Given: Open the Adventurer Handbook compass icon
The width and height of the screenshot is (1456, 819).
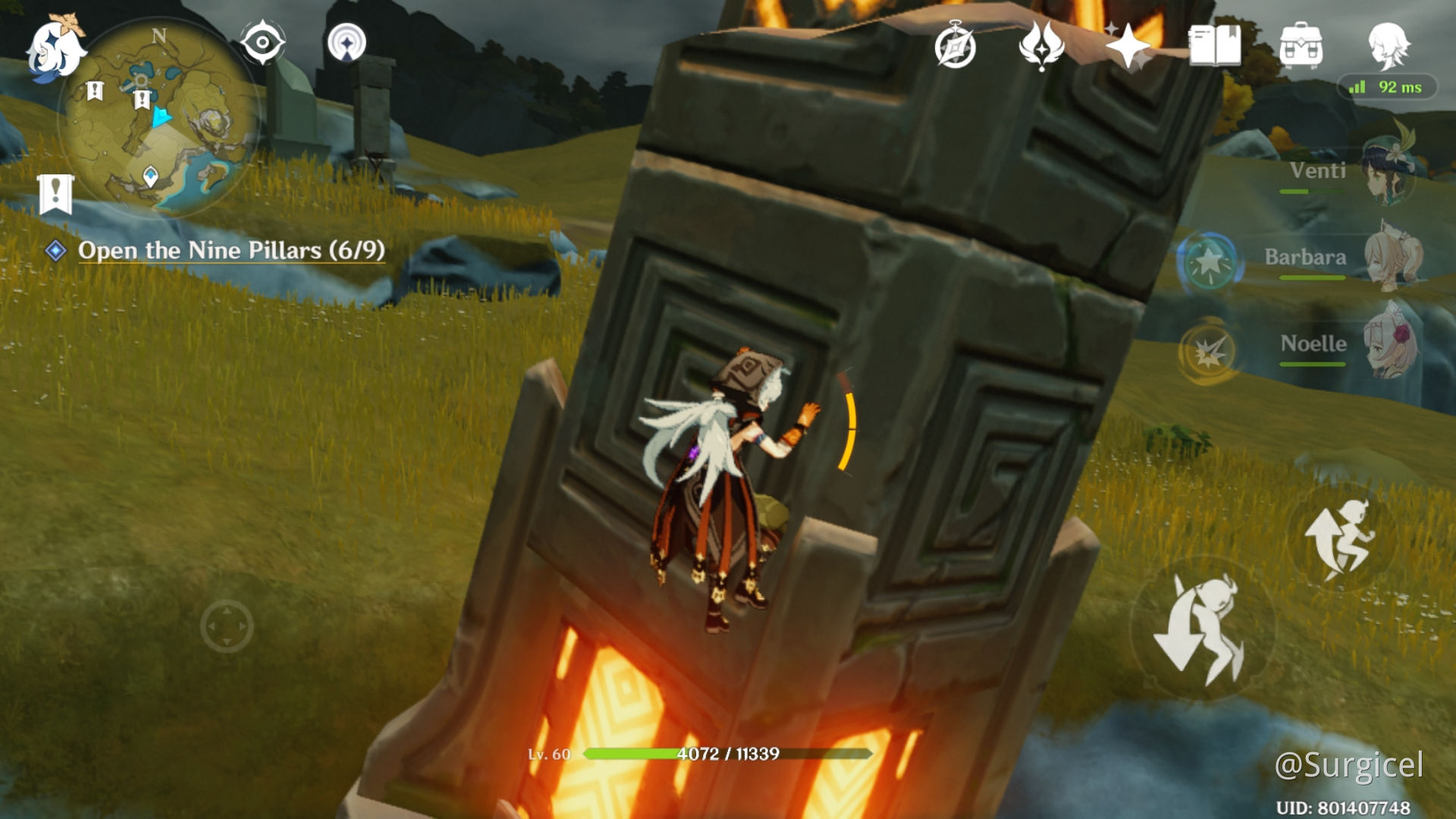Looking at the screenshot, I should pyautogui.click(x=955, y=47).
